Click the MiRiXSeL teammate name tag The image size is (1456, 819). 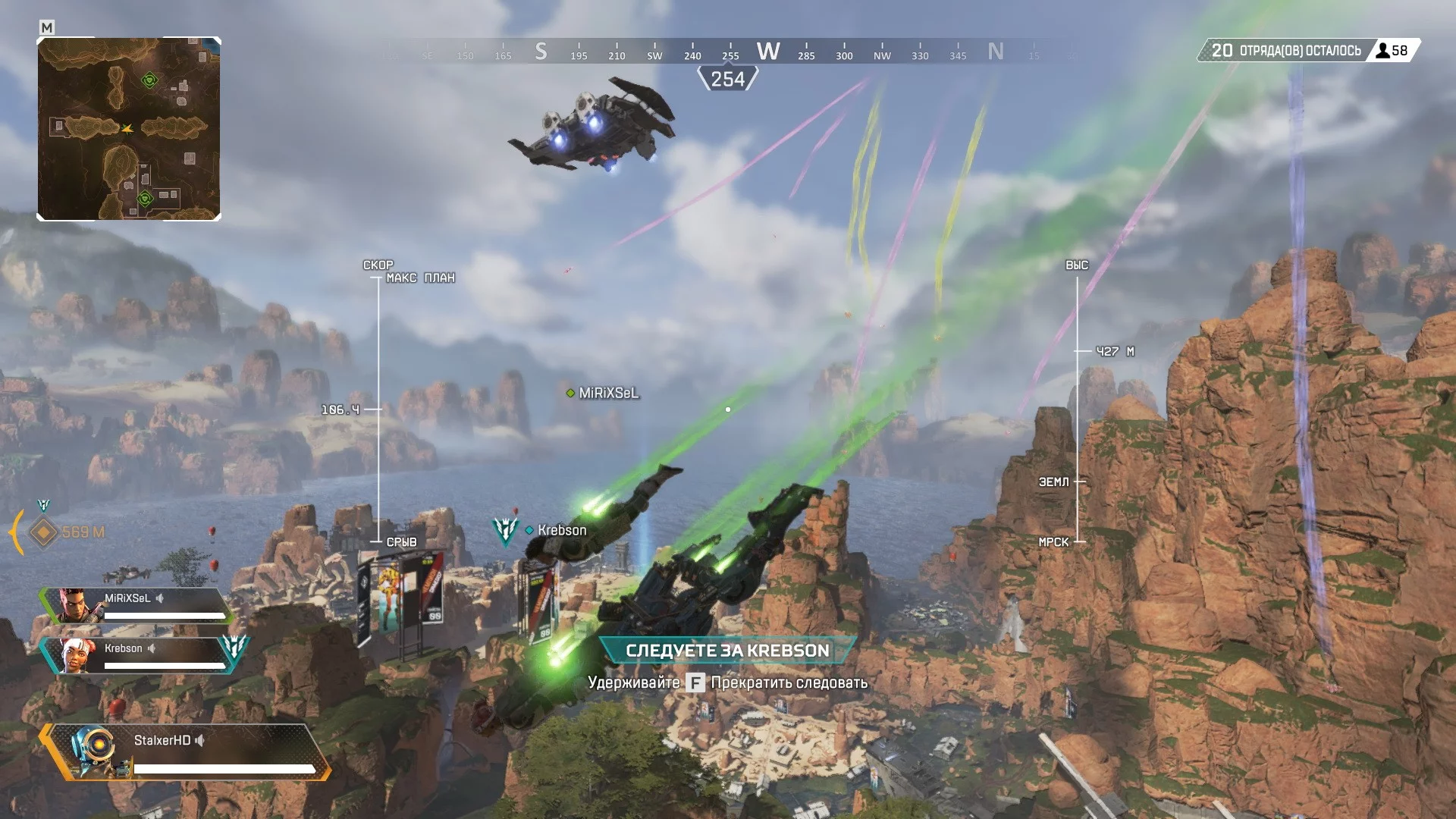point(608,393)
